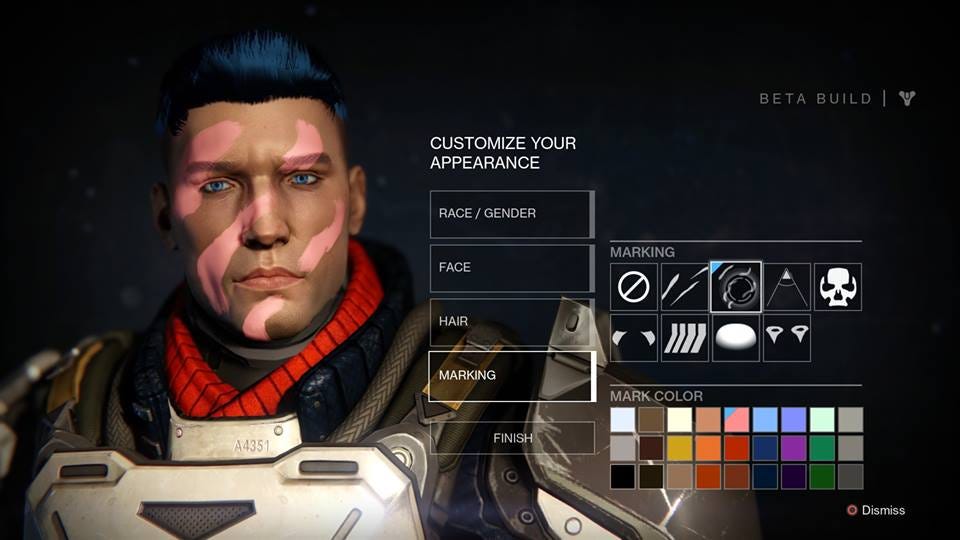
Task: Select the no-marking crossed circle icon
Action: point(634,287)
